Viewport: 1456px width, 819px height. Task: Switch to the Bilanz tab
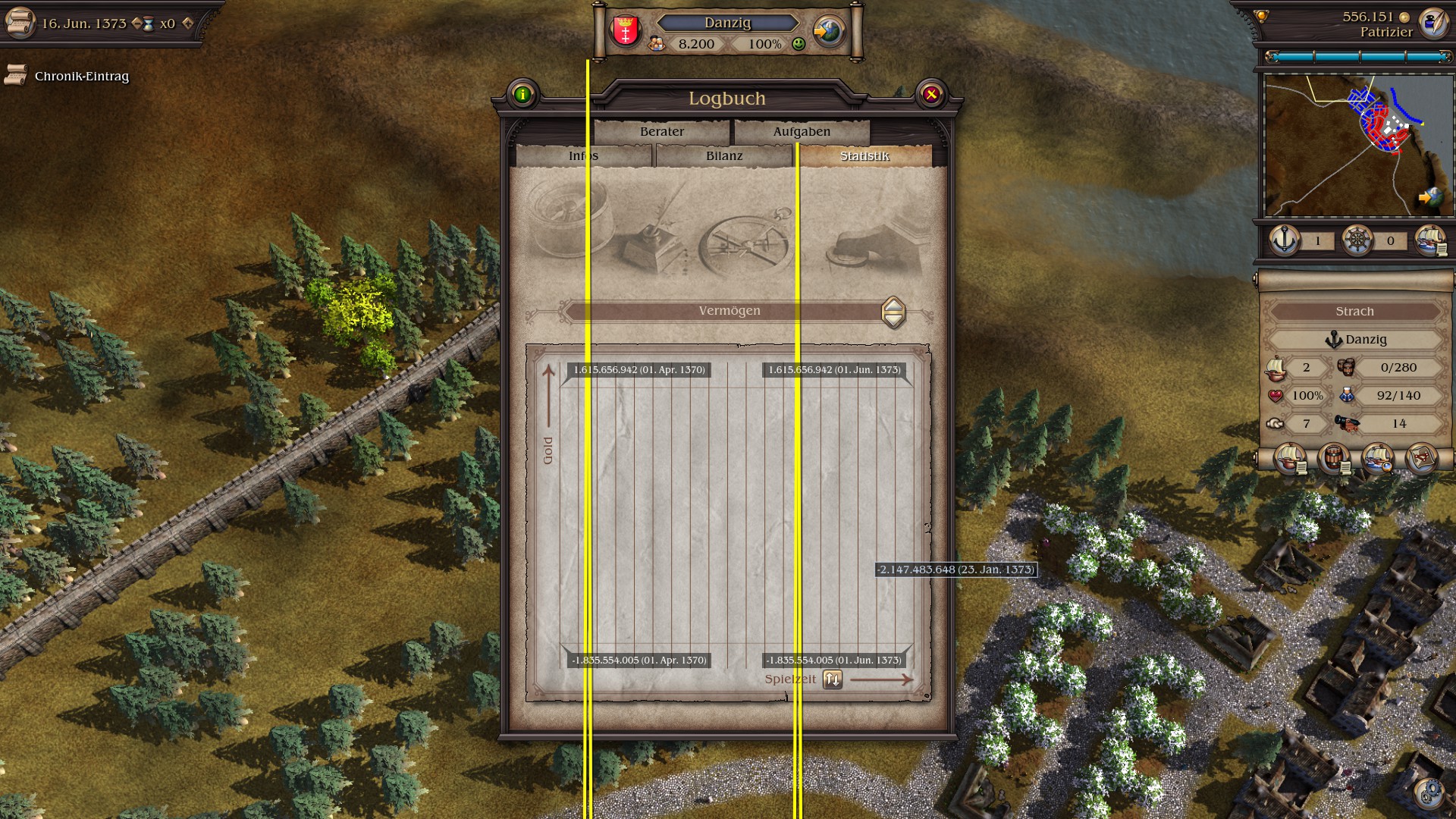pos(723,155)
